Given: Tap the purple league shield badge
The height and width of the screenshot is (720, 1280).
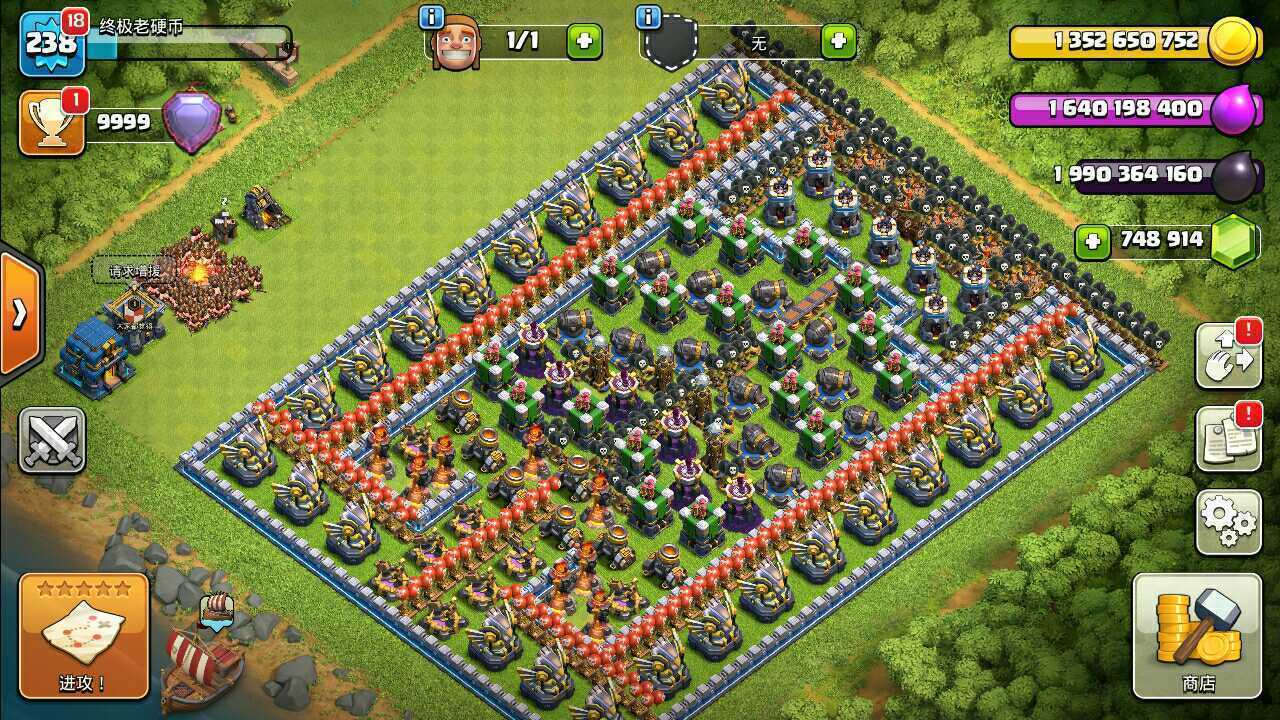Looking at the screenshot, I should click(192, 121).
